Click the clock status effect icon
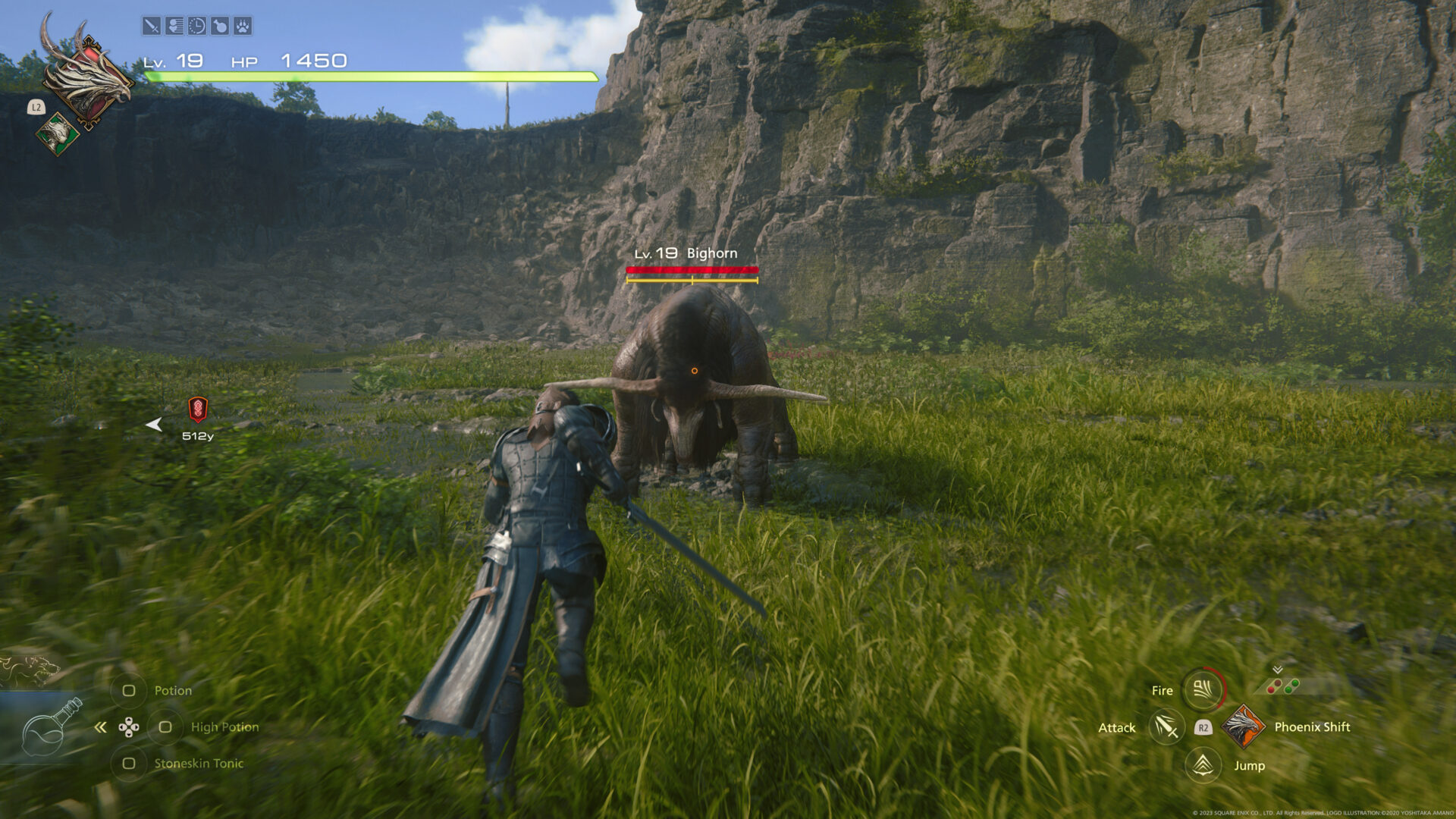The image size is (1456, 819). click(x=196, y=25)
